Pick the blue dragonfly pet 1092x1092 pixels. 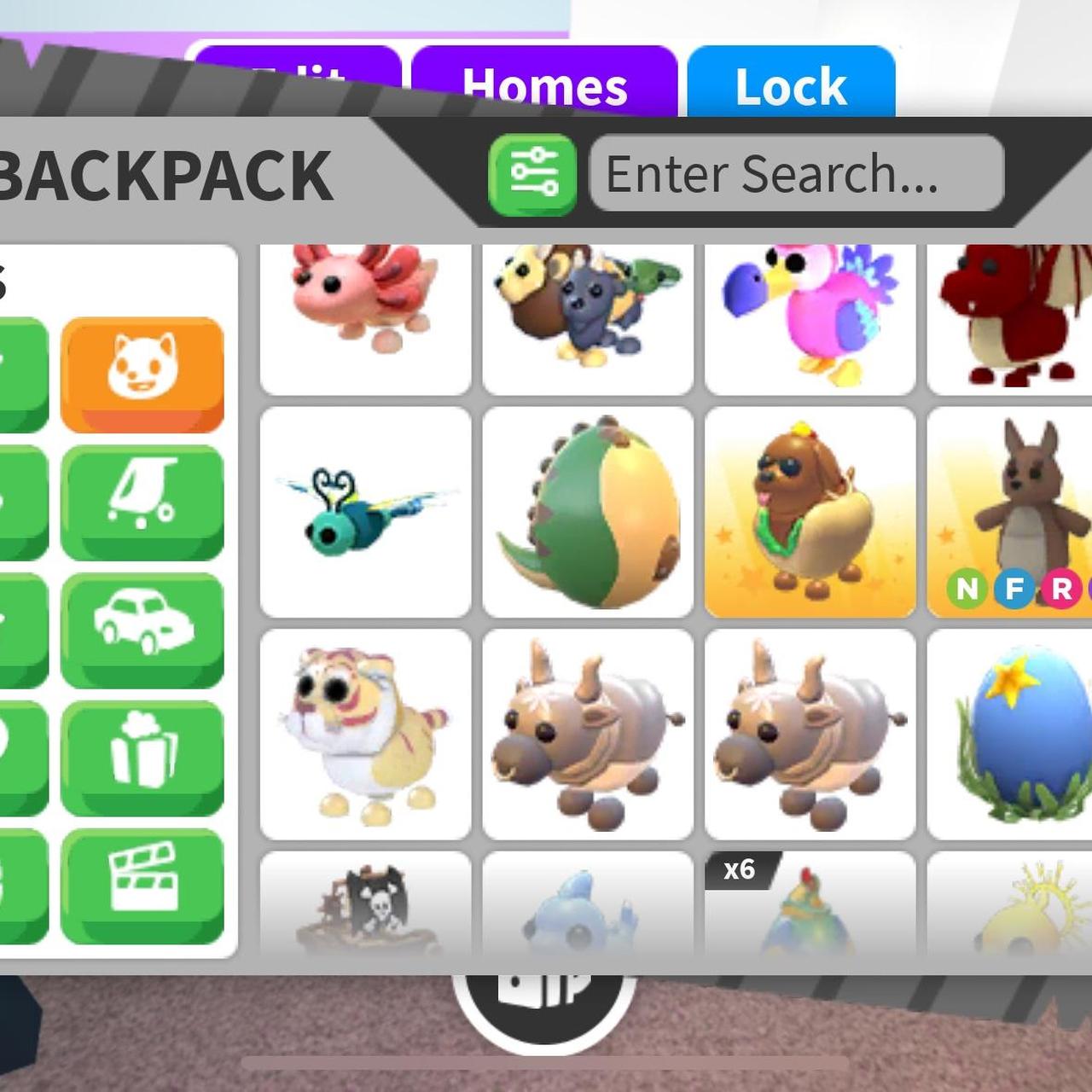click(x=365, y=512)
